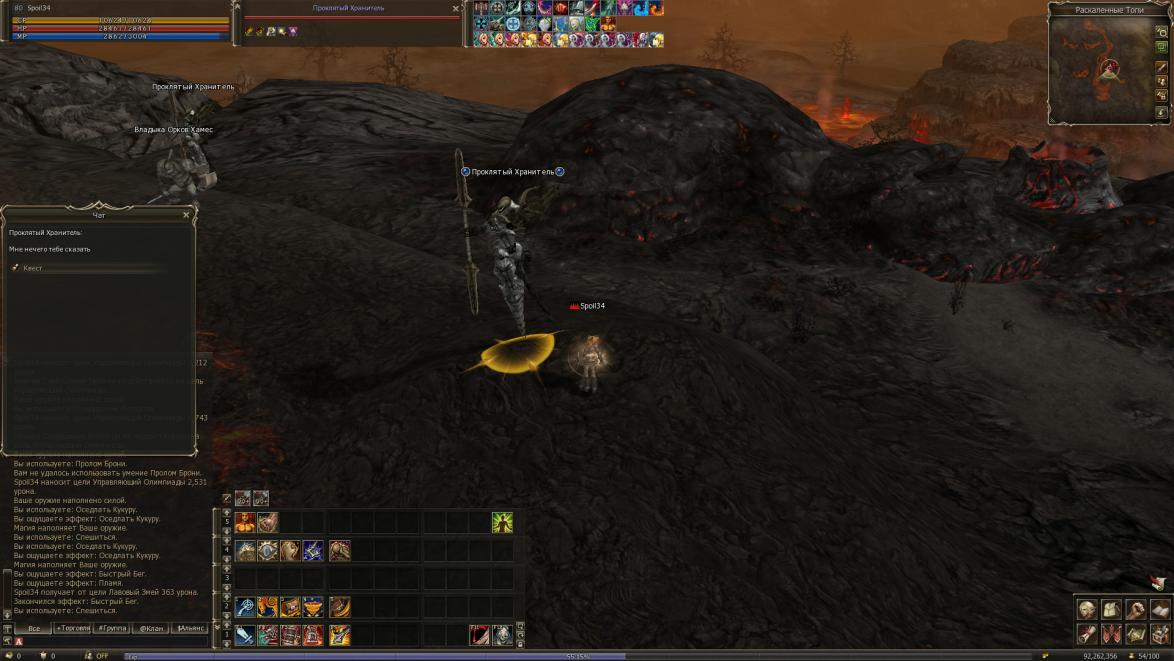Open the clan flags menu icon
This screenshot has width=1174, height=661.
tap(1111, 634)
